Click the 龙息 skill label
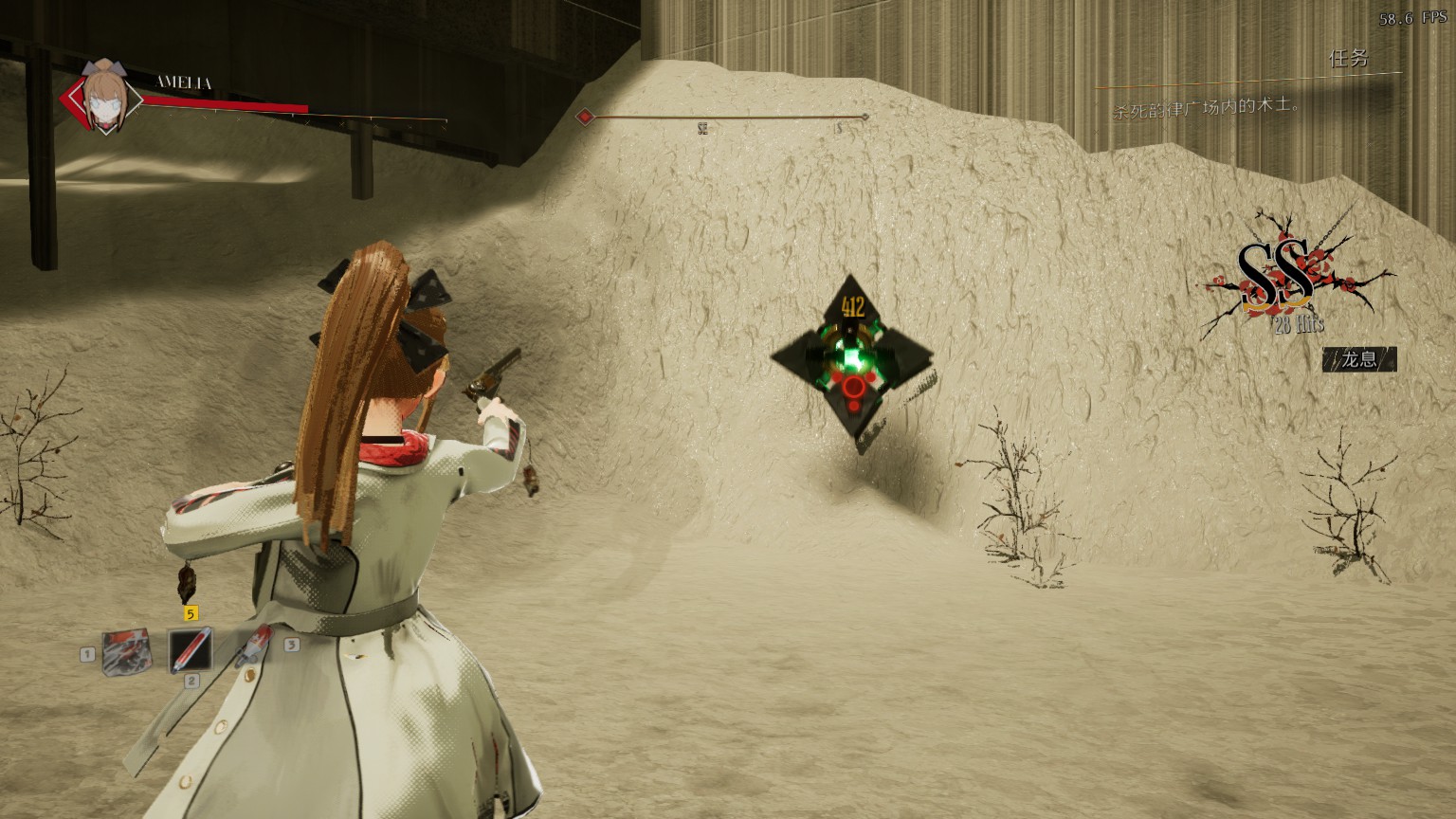Screen dimensions: 1456x819 1359,359
